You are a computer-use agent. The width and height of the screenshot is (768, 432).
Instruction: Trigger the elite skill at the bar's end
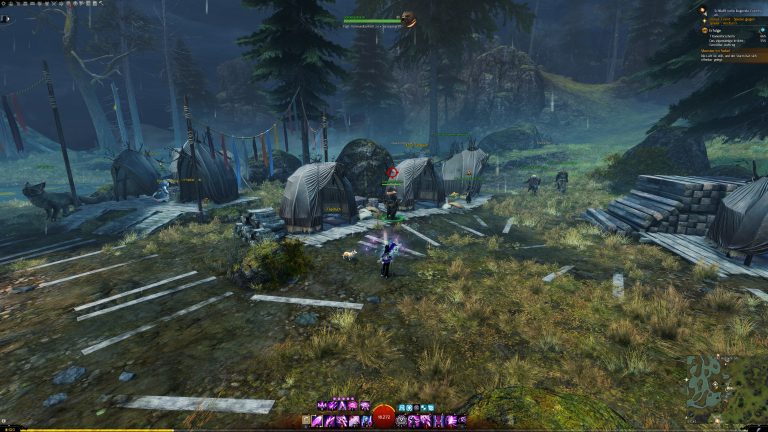[x=461, y=422]
